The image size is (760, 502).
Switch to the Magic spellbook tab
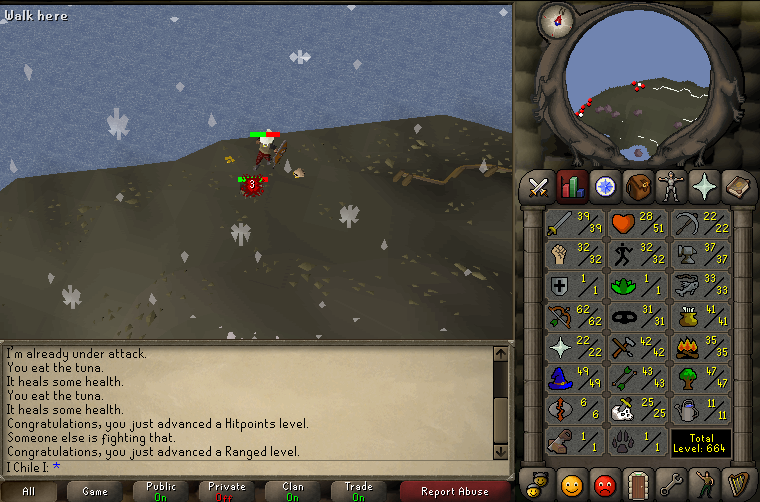(x=737, y=186)
